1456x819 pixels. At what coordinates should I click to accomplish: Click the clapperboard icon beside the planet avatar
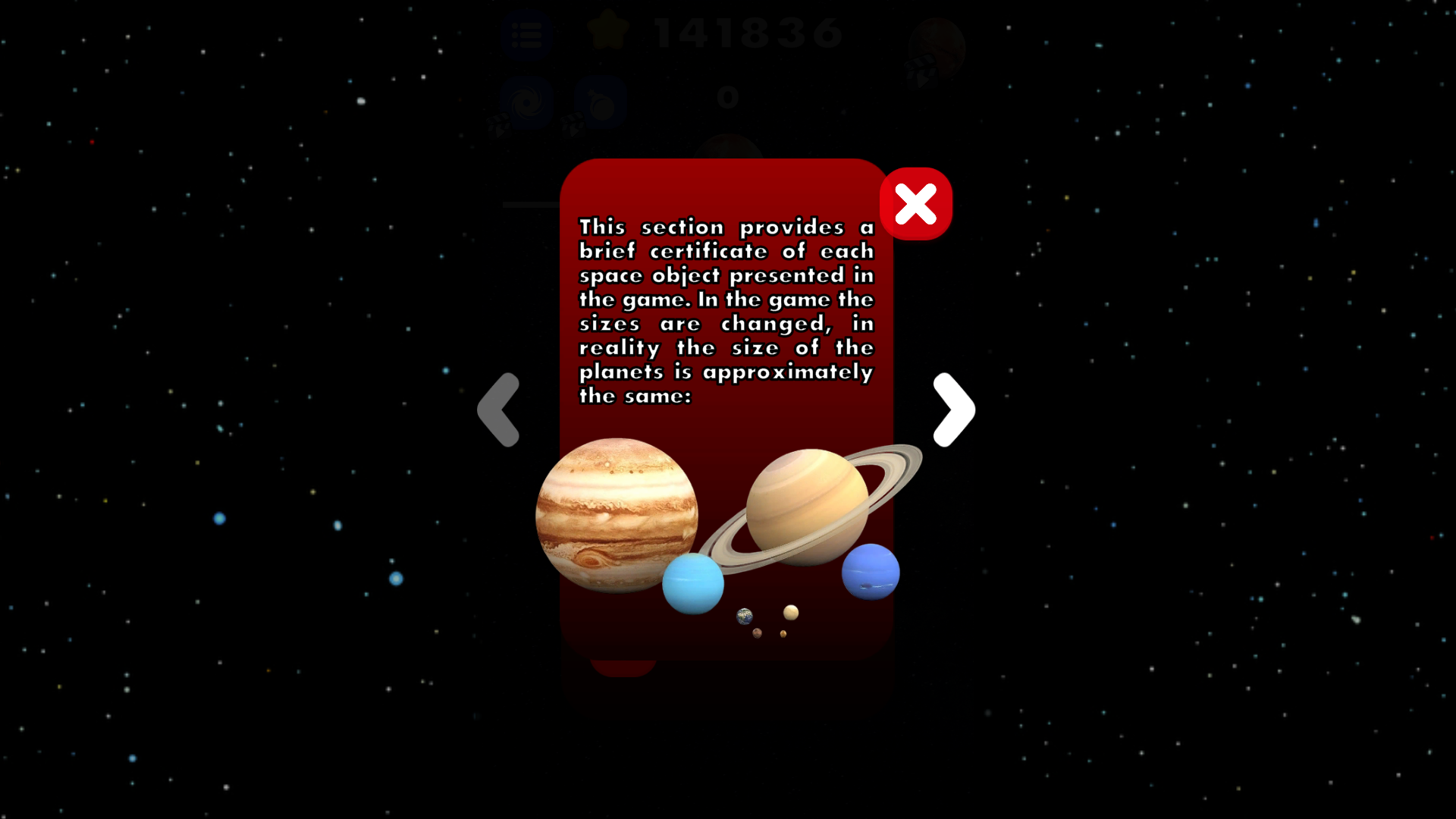click(x=921, y=70)
